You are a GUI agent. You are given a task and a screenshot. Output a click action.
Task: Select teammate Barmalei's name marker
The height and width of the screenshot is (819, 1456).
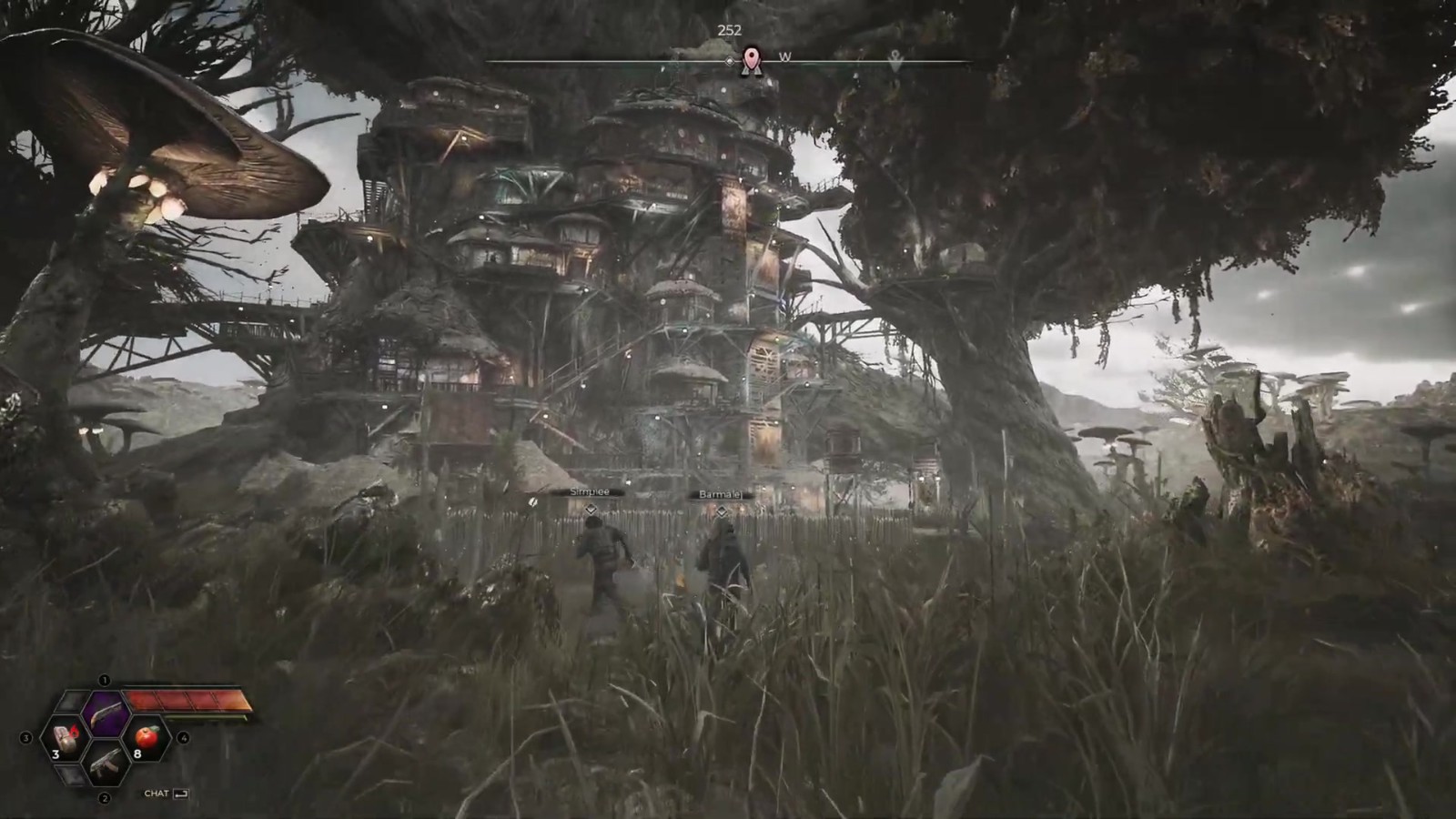pos(721,495)
